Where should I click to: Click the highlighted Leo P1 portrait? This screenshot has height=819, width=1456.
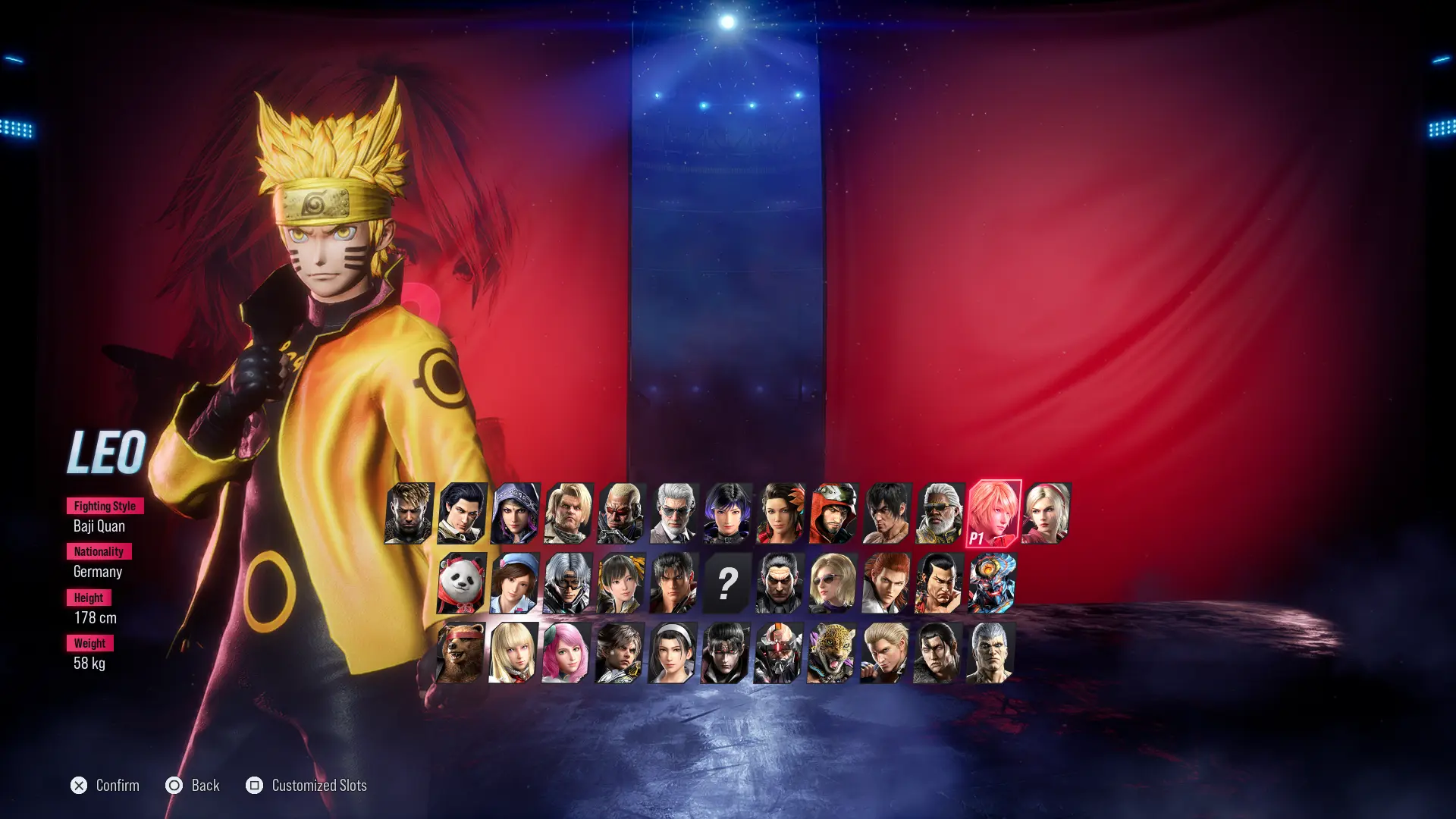pos(996,515)
